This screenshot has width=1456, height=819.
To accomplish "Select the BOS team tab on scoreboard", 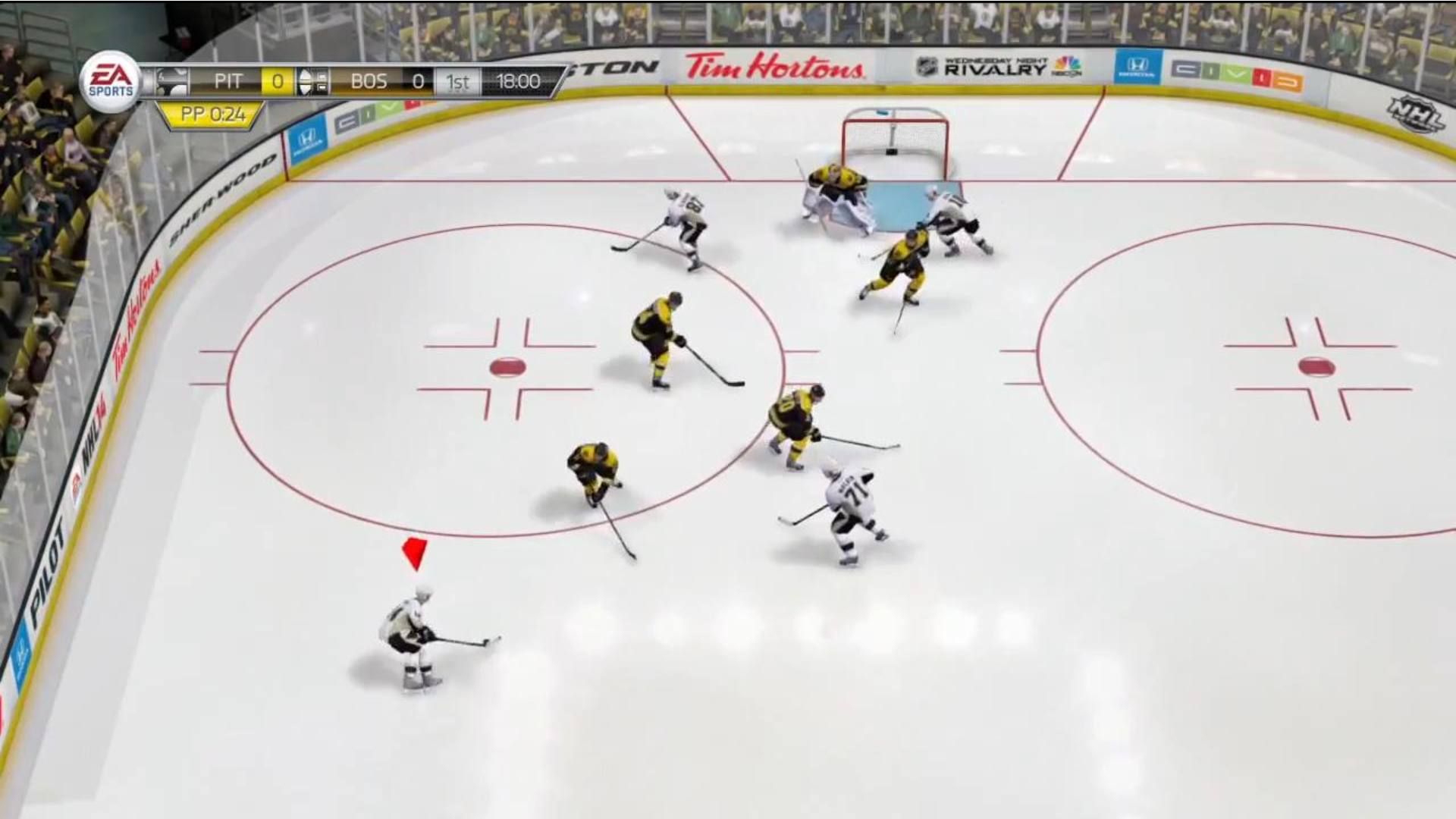I will coord(369,80).
